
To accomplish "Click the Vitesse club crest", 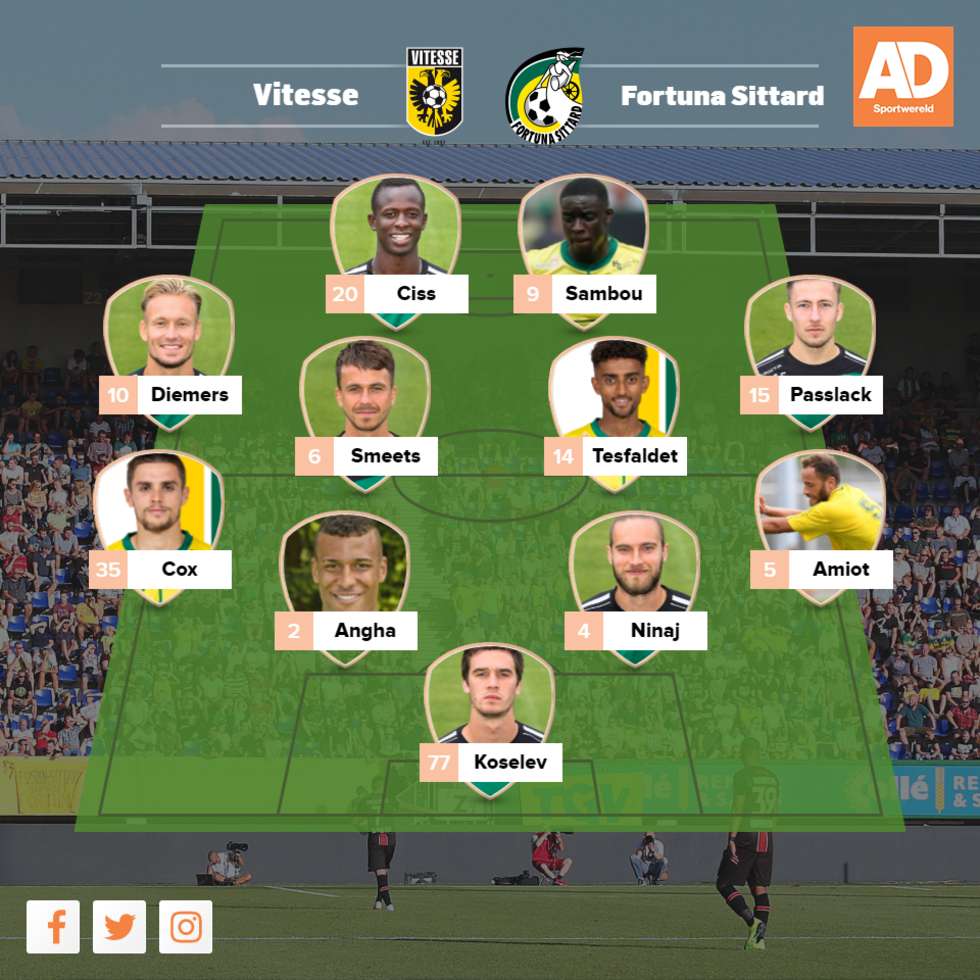I will (434, 92).
